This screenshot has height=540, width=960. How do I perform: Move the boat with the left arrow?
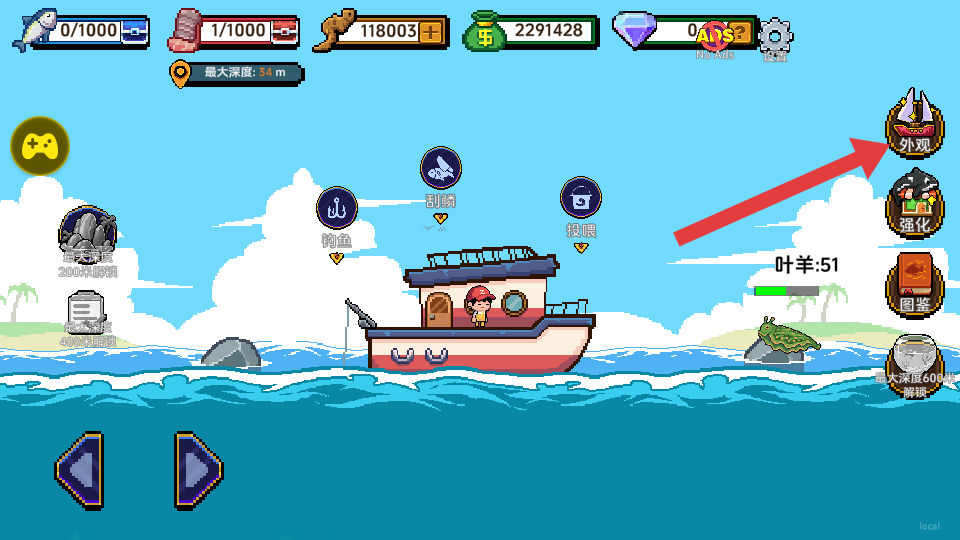pos(79,470)
